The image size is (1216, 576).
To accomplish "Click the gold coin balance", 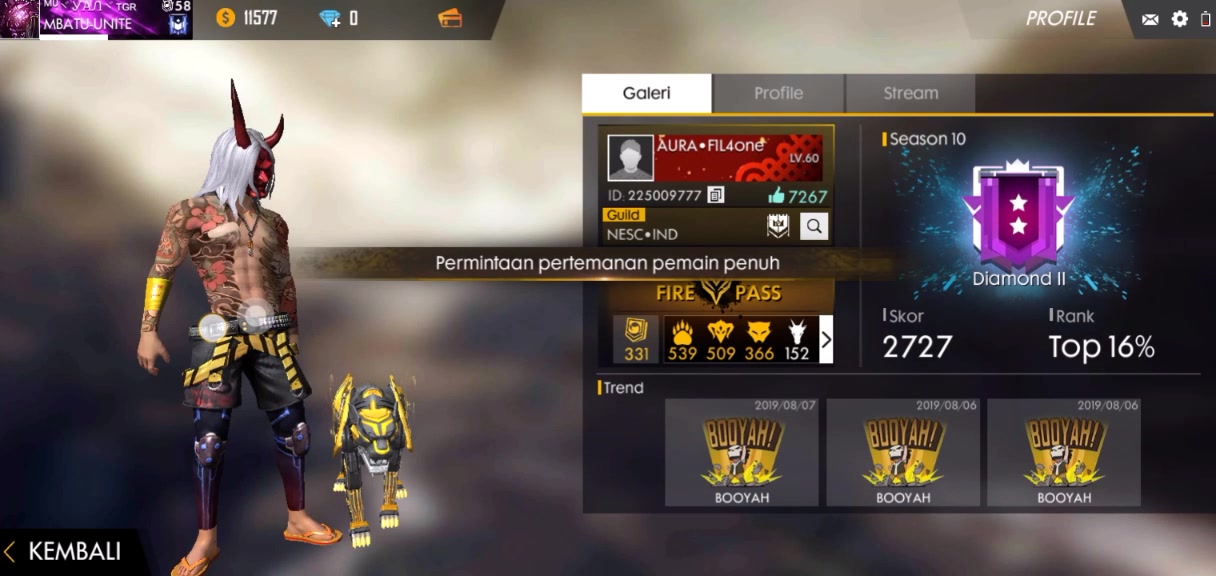I will (246, 18).
